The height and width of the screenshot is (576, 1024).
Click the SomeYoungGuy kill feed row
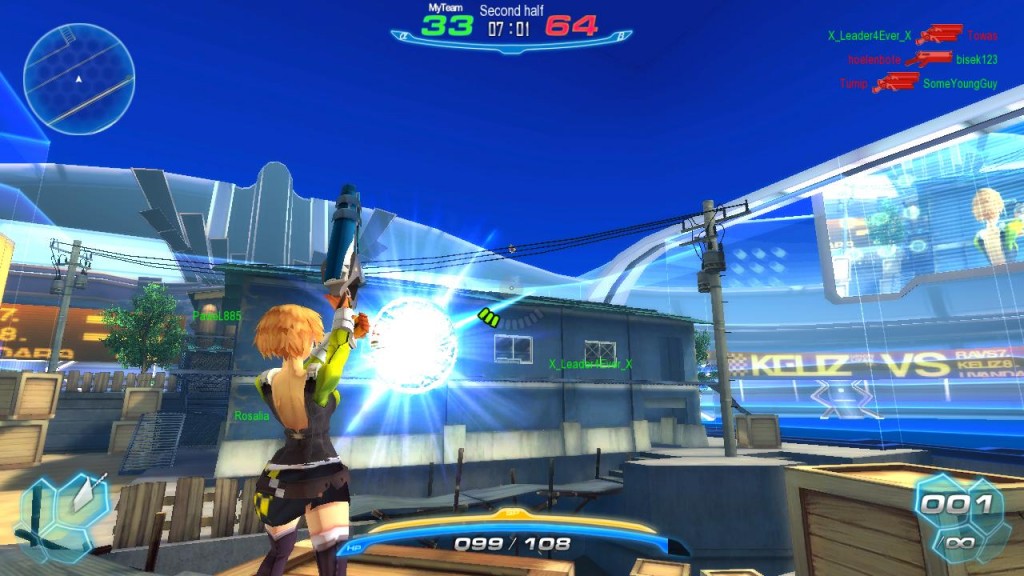click(x=918, y=84)
